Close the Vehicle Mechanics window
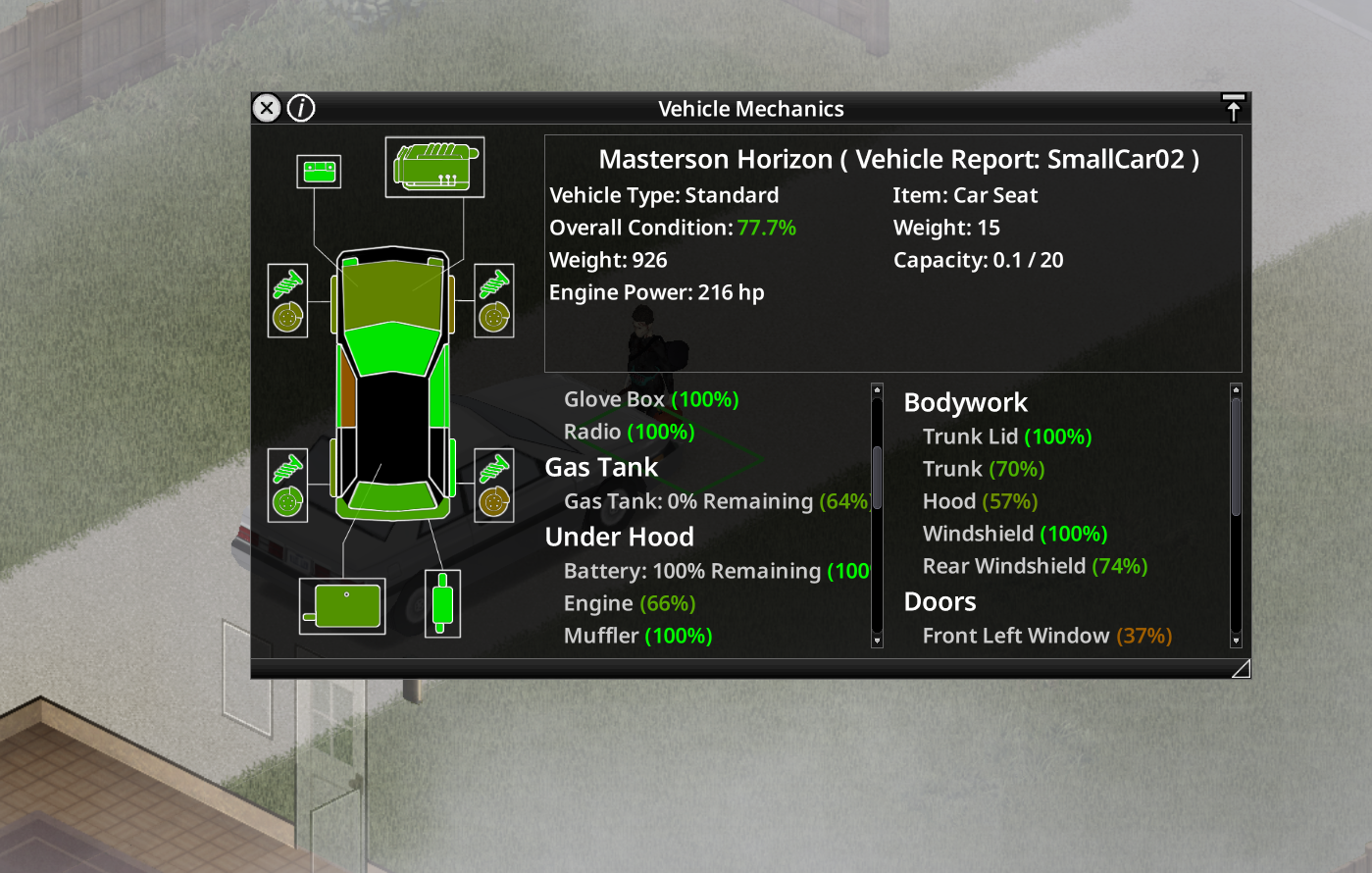The width and height of the screenshot is (1372, 873). point(267,108)
